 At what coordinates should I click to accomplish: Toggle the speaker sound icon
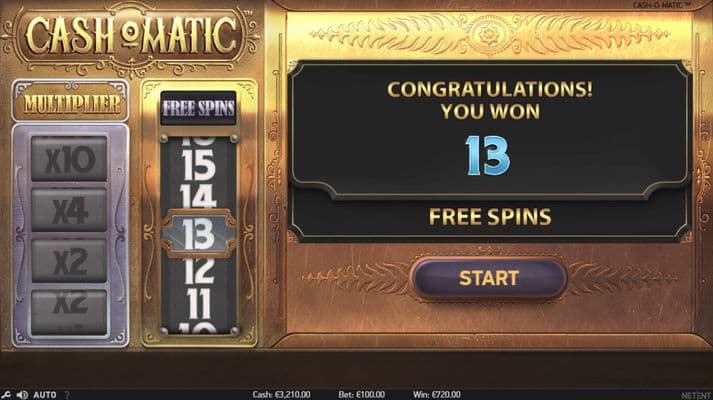tap(21, 394)
